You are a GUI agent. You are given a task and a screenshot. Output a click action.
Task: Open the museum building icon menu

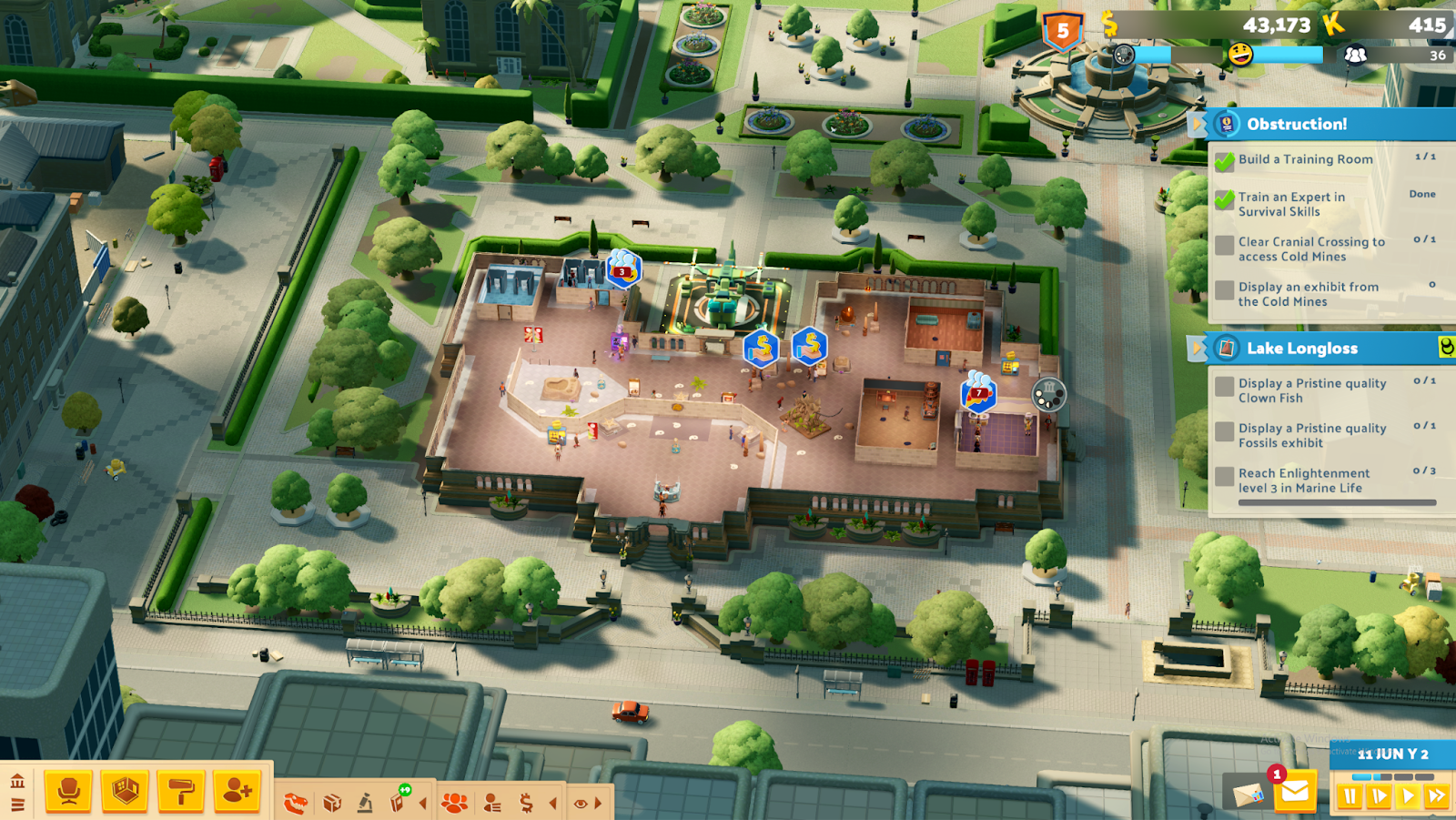click(x=17, y=781)
